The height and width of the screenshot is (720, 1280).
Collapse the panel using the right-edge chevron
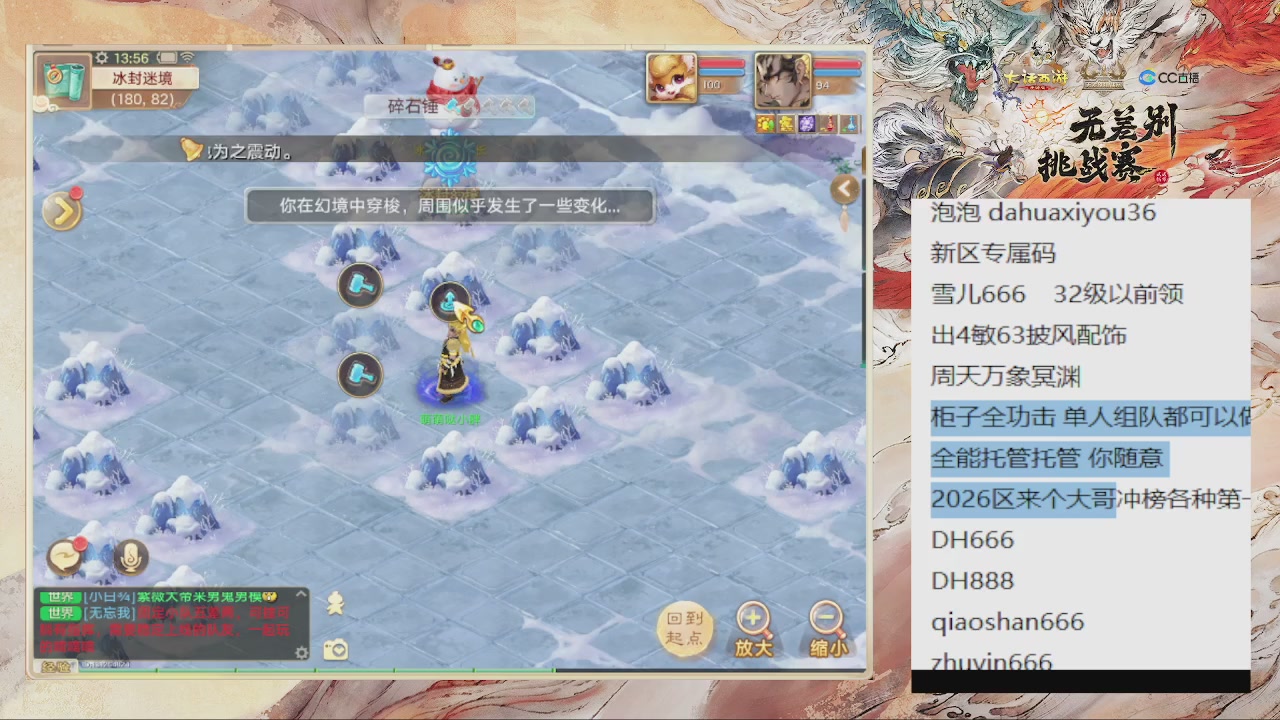845,188
